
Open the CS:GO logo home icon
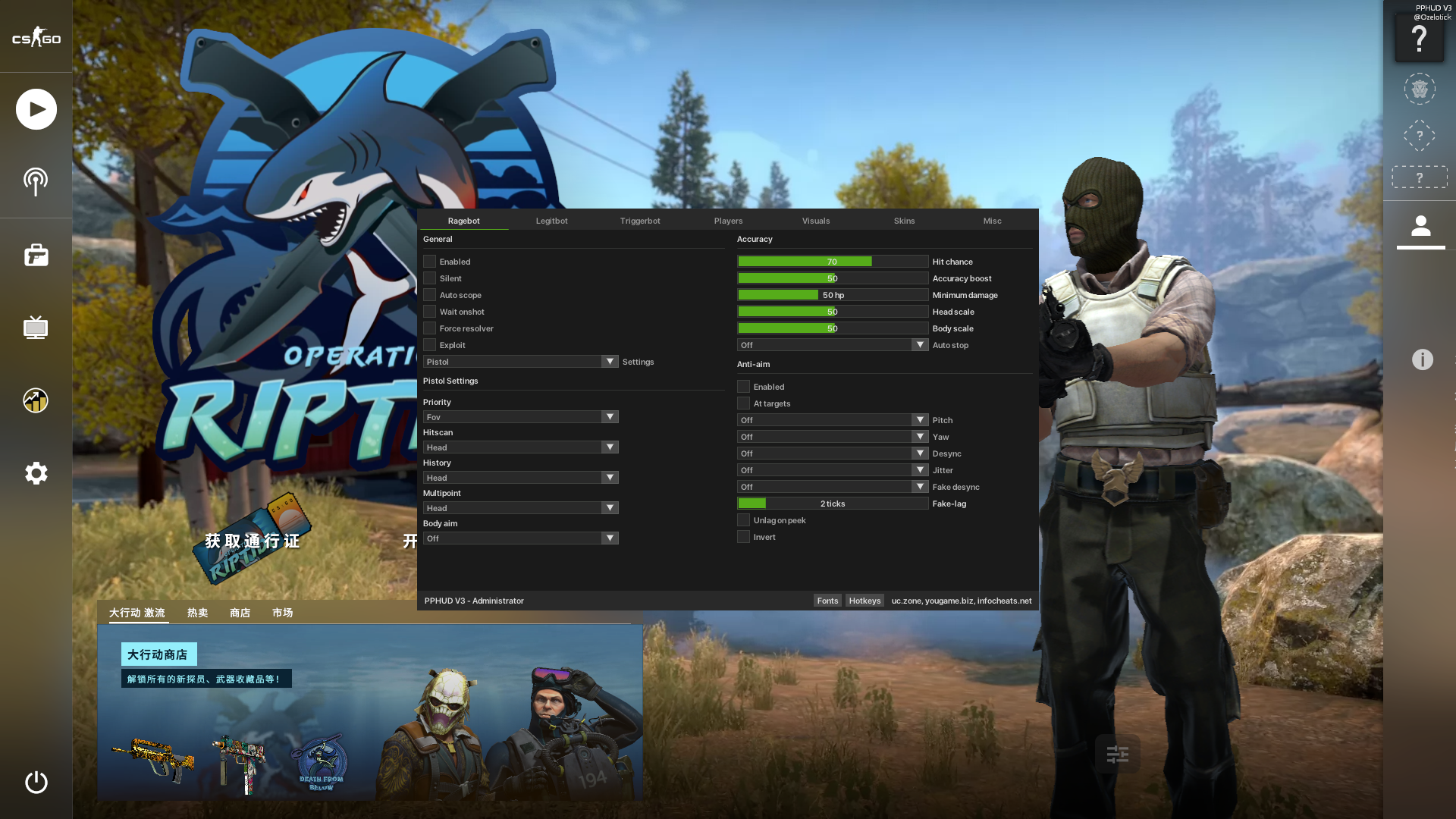click(x=36, y=36)
